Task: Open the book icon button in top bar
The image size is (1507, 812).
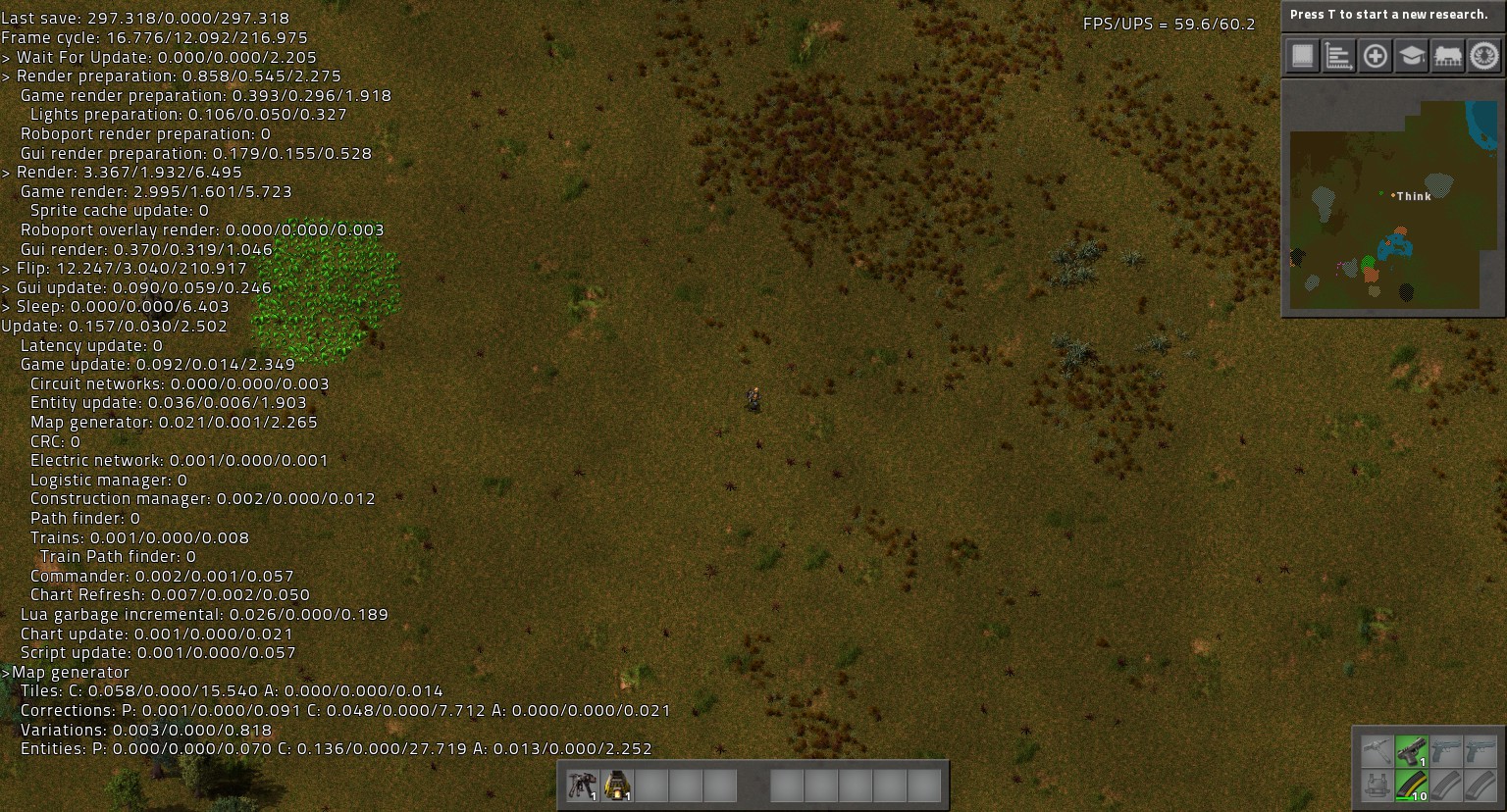Action: pyautogui.click(x=1302, y=56)
